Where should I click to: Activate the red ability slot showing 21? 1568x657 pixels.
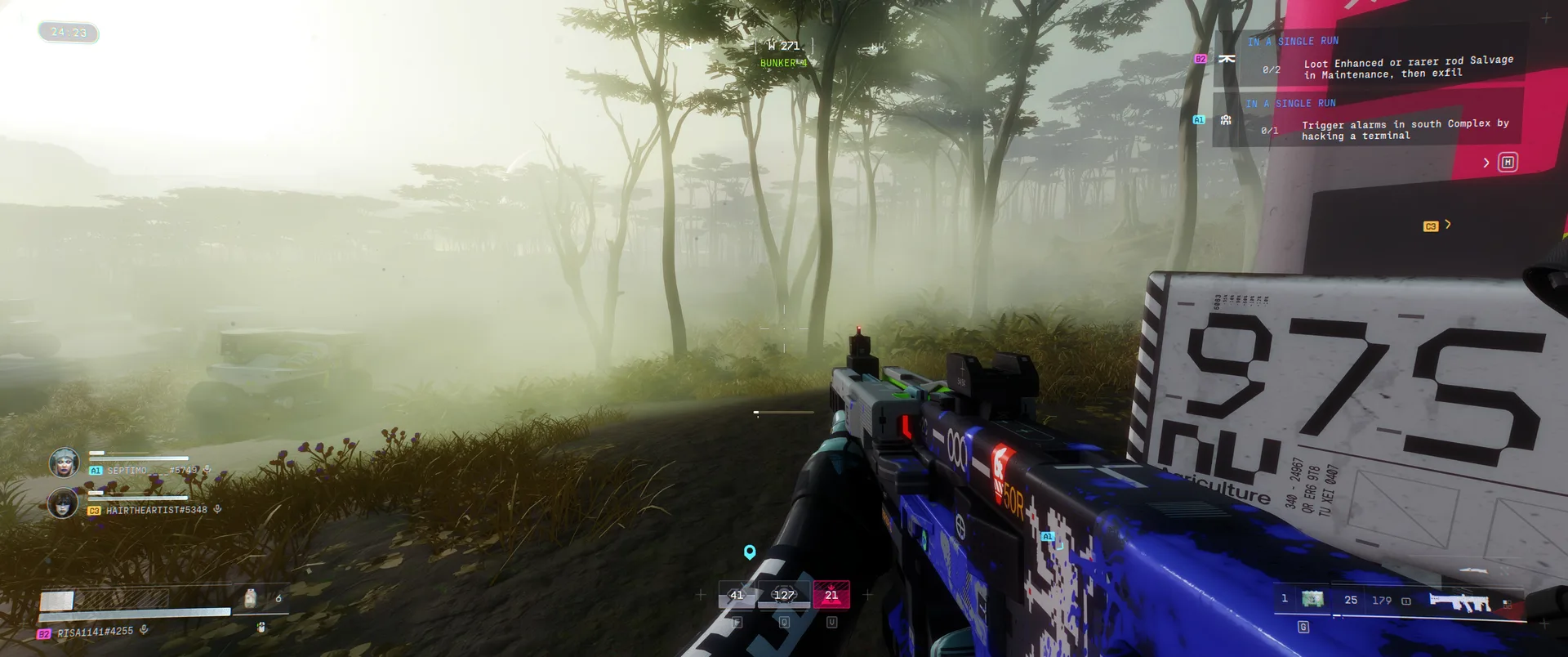(831, 595)
